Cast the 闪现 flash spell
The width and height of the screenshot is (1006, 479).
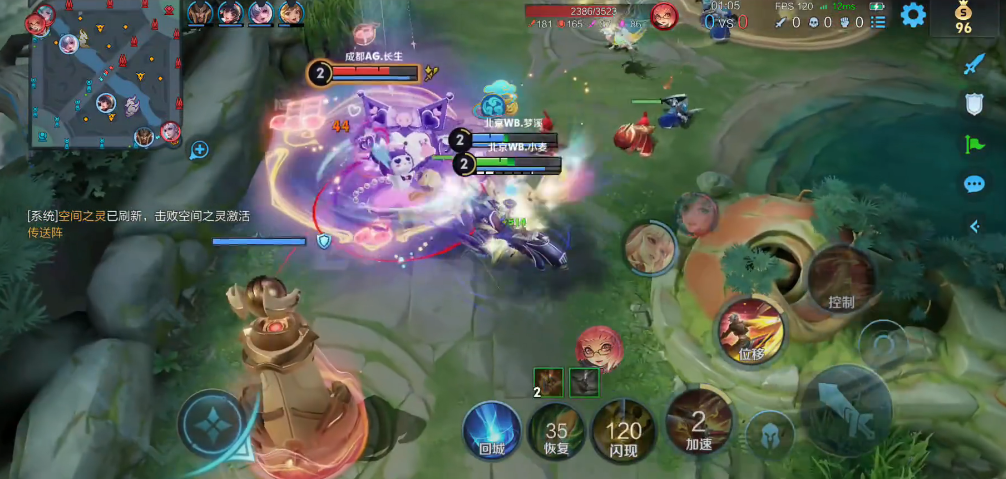tap(624, 432)
